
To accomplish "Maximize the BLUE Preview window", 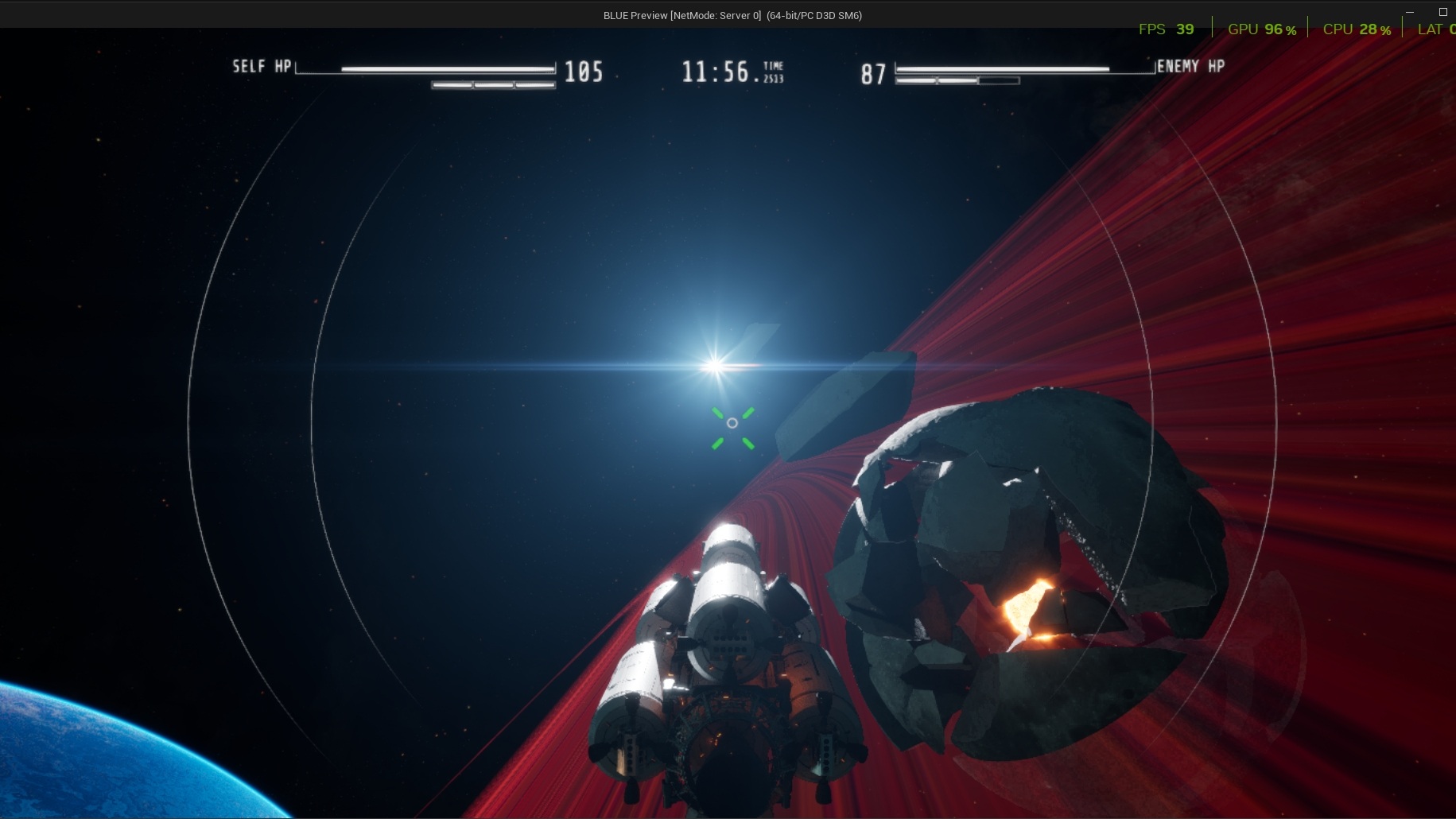I will point(1443,12).
